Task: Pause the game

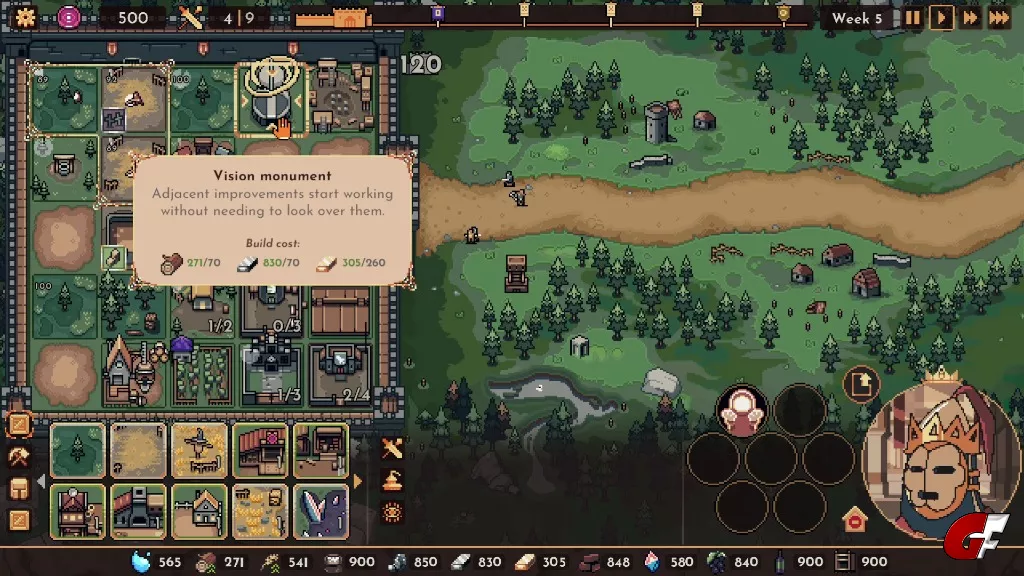Action: 912,18
